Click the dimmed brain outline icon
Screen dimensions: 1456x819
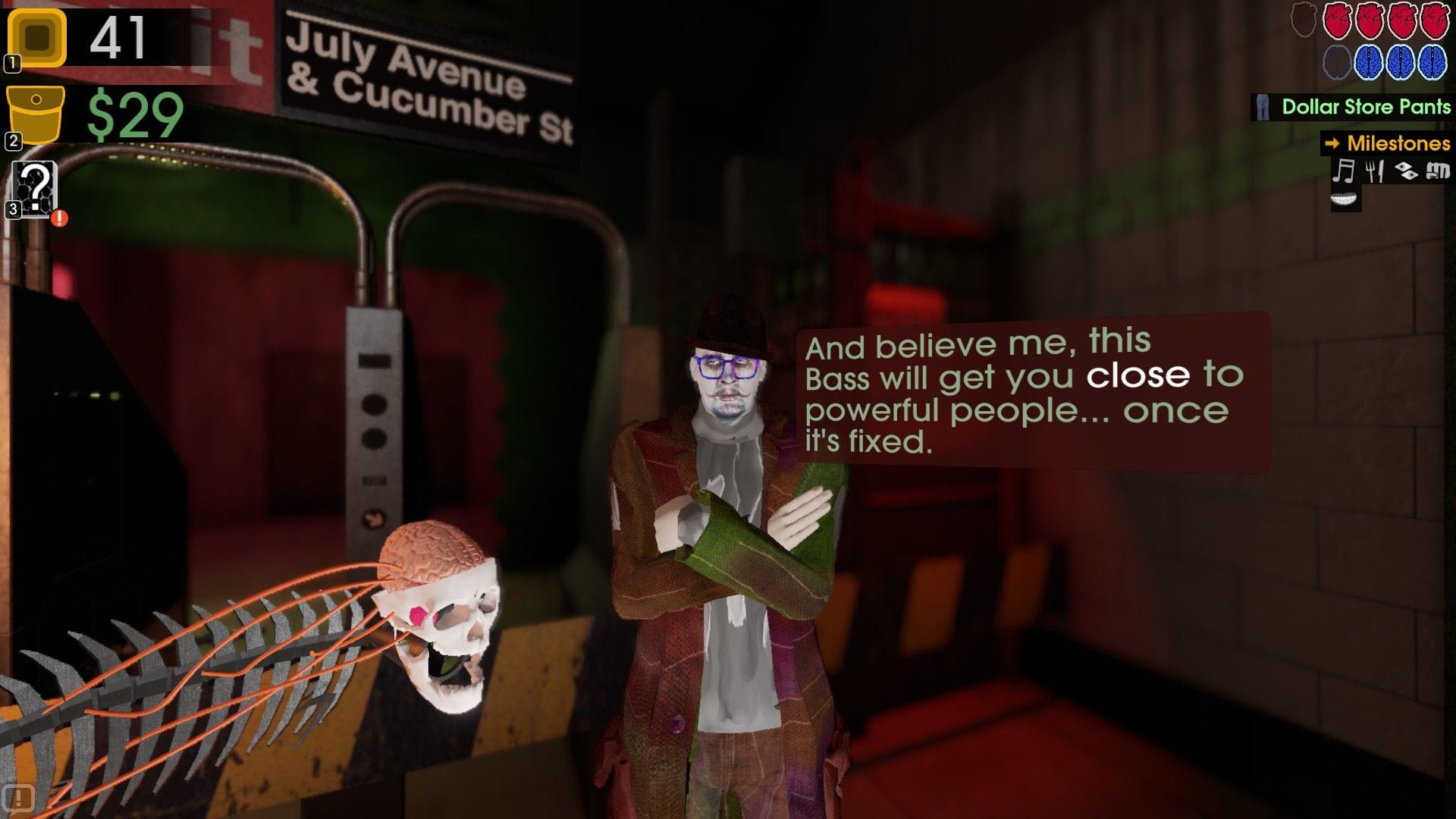pyautogui.click(x=1337, y=62)
